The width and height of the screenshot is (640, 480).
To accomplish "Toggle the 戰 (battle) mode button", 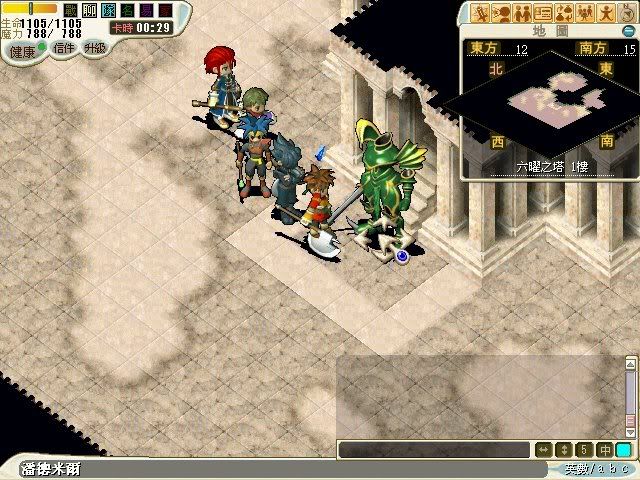I will point(71,10).
